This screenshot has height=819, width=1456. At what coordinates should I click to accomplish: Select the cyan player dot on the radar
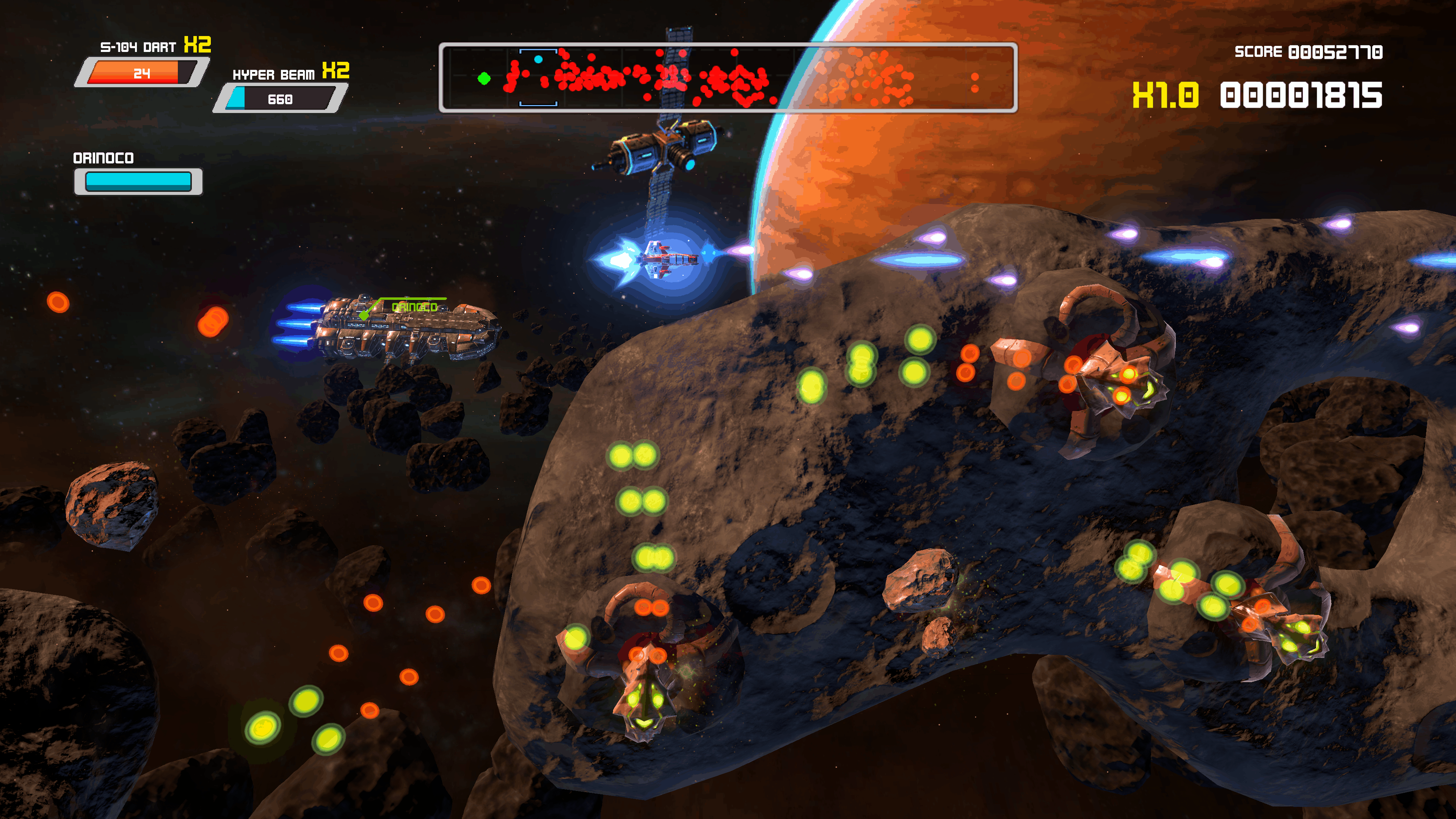538,60
